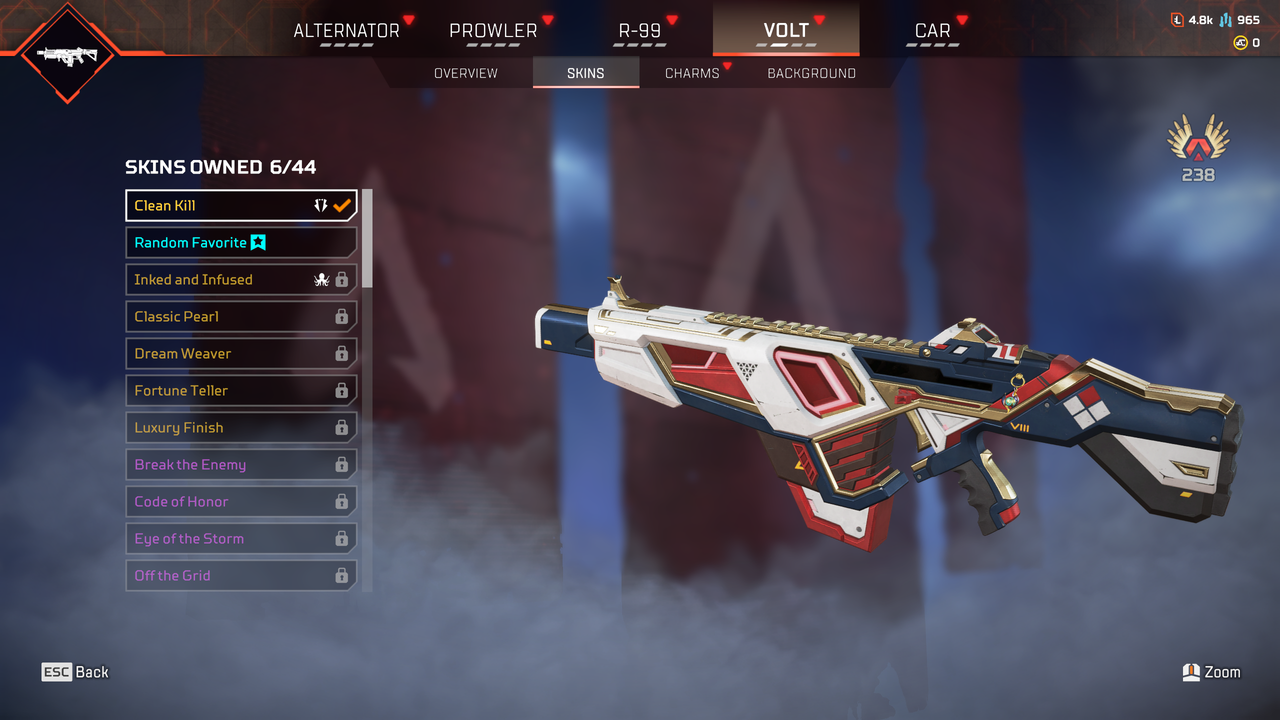1280x720 pixels.
Task: Select the Code of Honor skin
Action: (x=240, y=501)
